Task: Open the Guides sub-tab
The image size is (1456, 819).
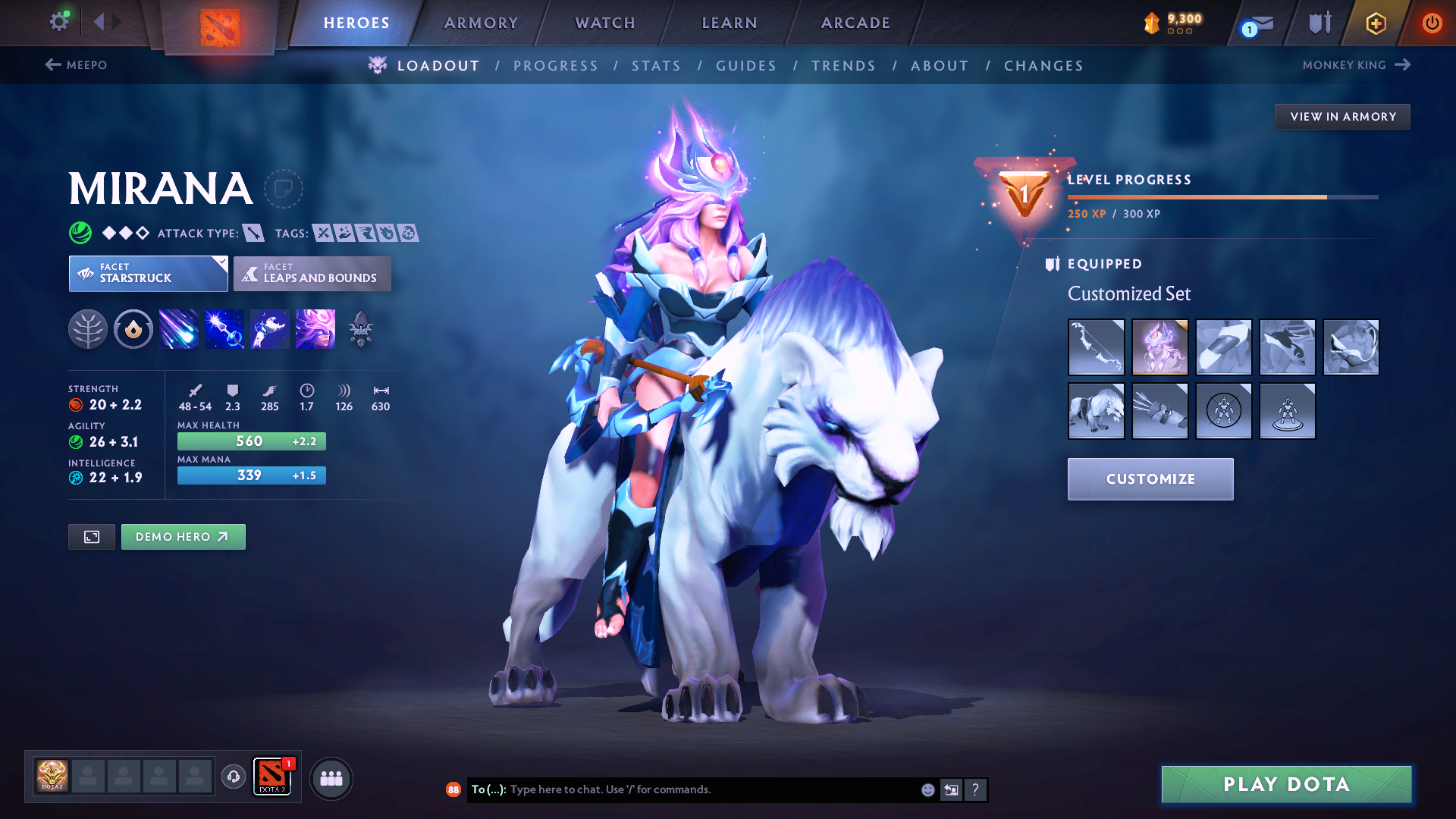Action: (x=746, y=66)
